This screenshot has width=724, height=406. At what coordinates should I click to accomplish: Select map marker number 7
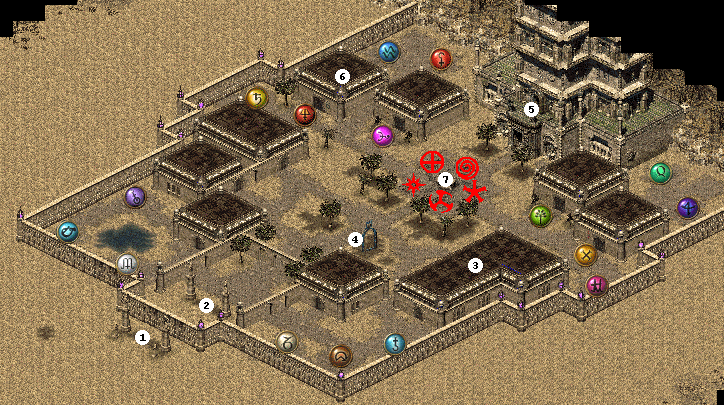coord(446,179)
